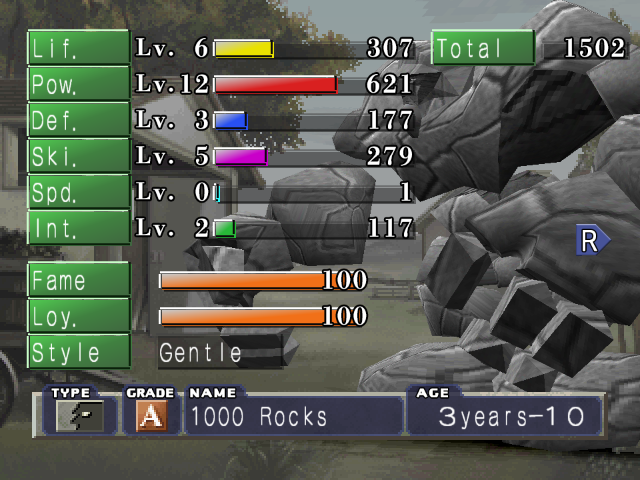The height and width of the screenshot is (480, 640).
Task: Choose the Pow. stat button
Action: tap(78, 84)
